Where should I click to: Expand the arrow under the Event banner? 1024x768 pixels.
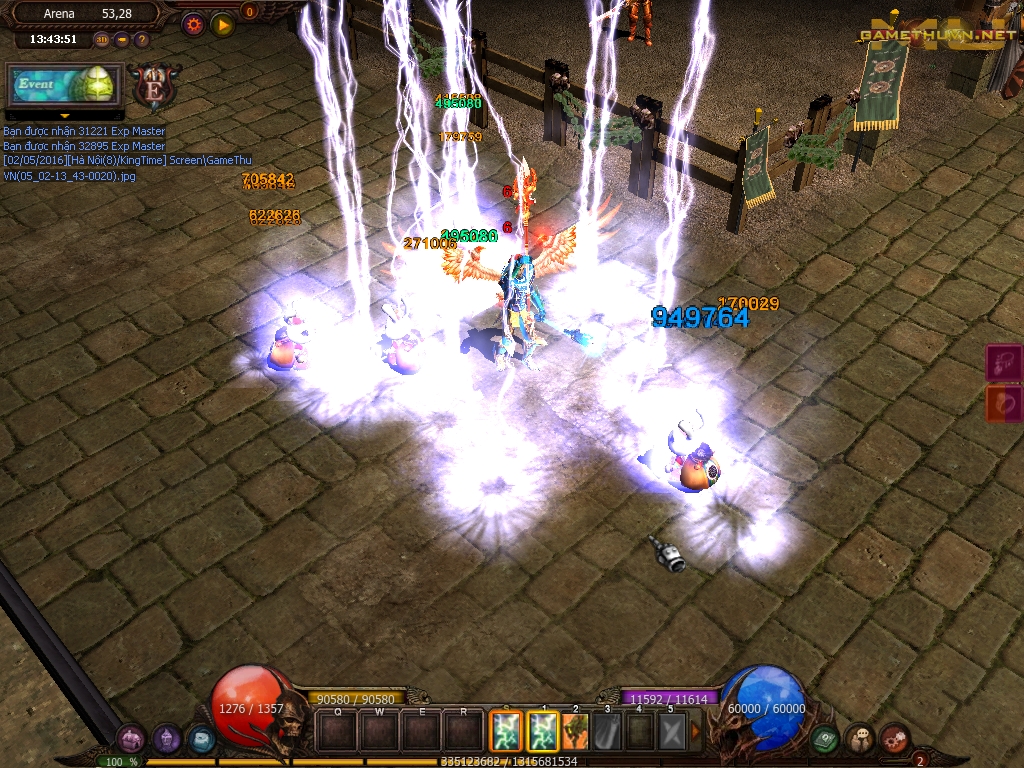(x=65, y=116)
